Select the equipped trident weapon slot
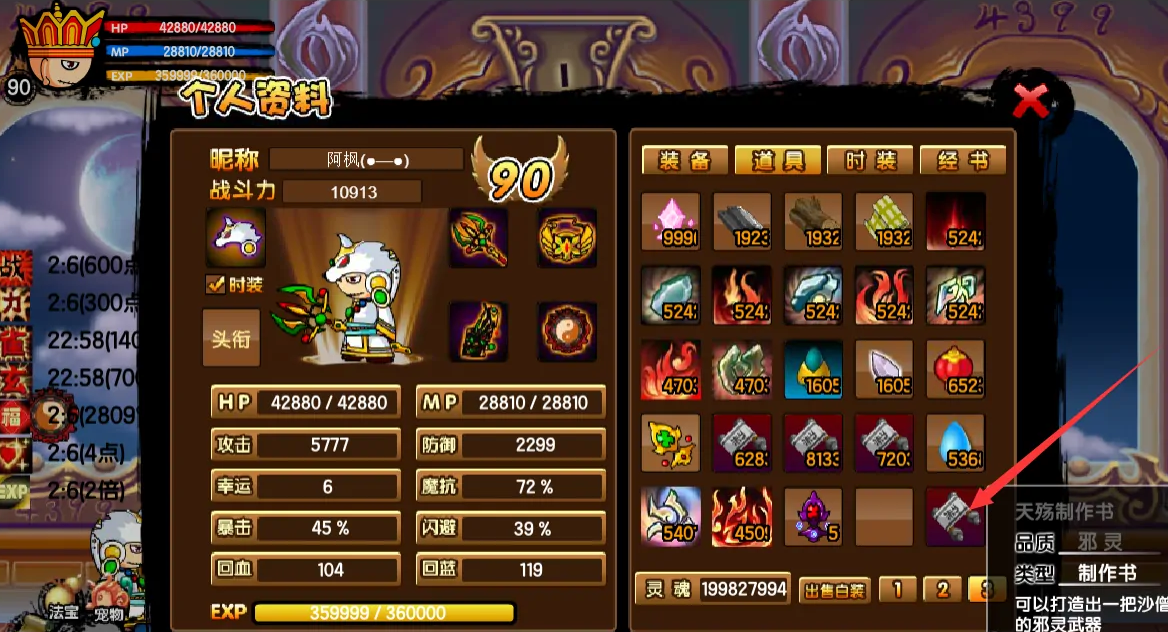Image resolution: width=1168 pixels, height=632 pixels. pos(478,238)
